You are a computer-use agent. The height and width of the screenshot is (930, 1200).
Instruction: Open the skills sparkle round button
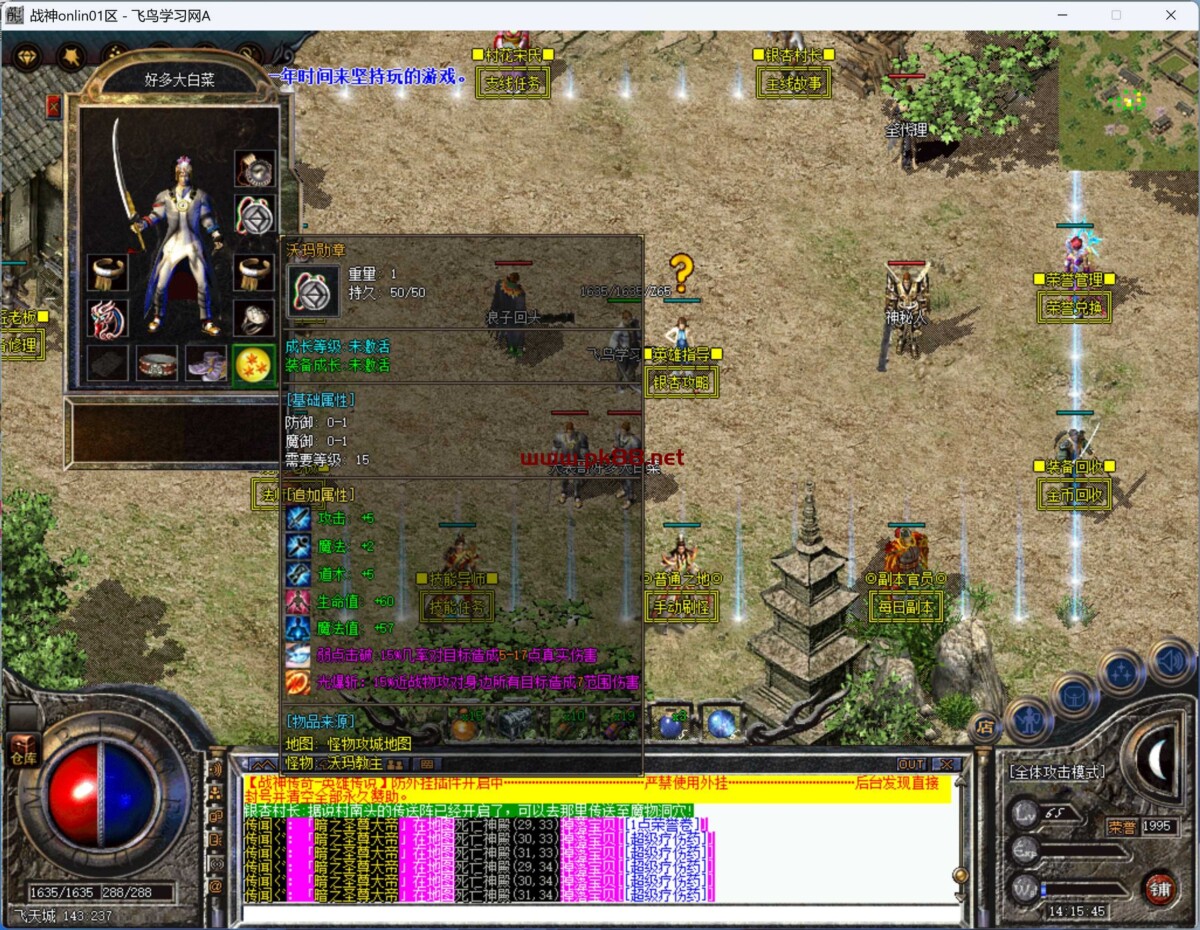pos(1122,672)
